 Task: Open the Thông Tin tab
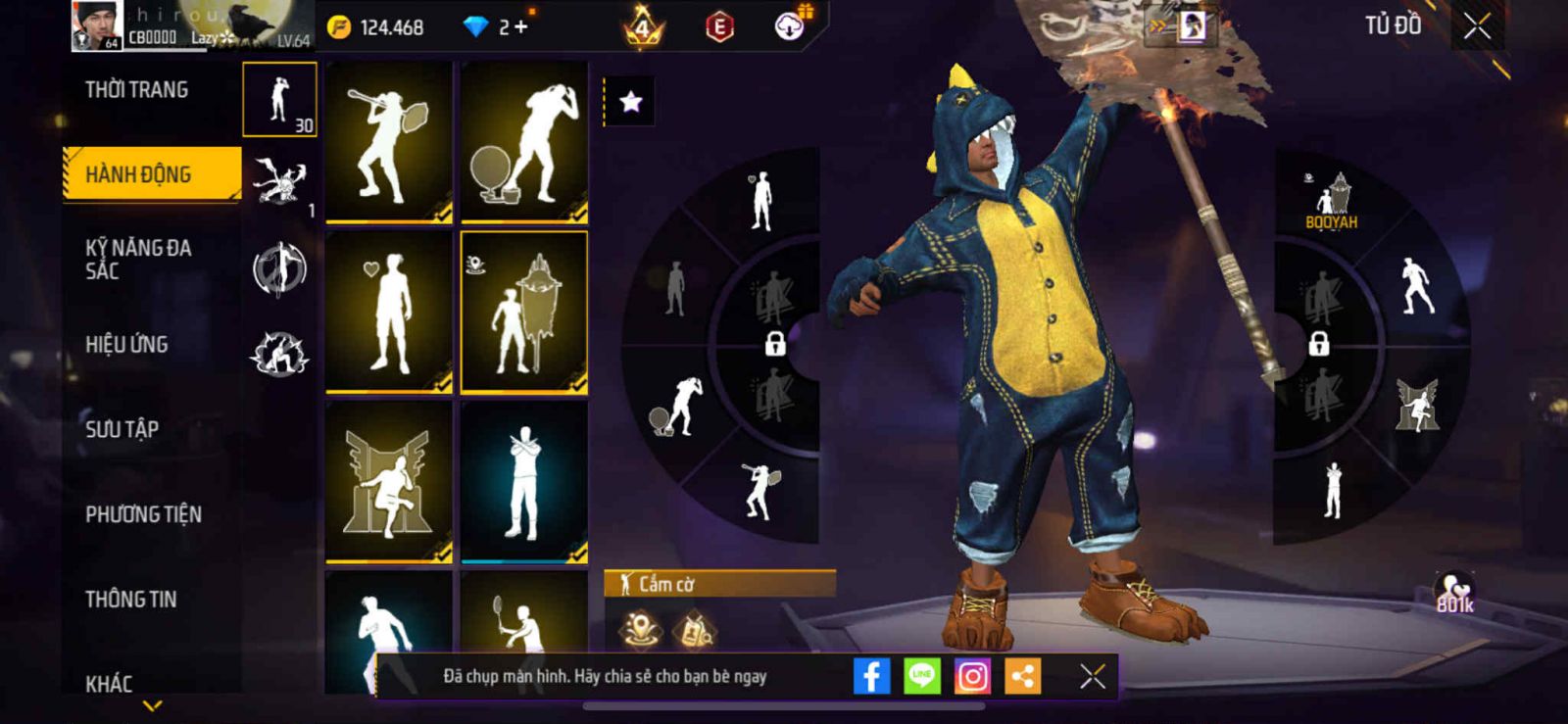[130, 599]
